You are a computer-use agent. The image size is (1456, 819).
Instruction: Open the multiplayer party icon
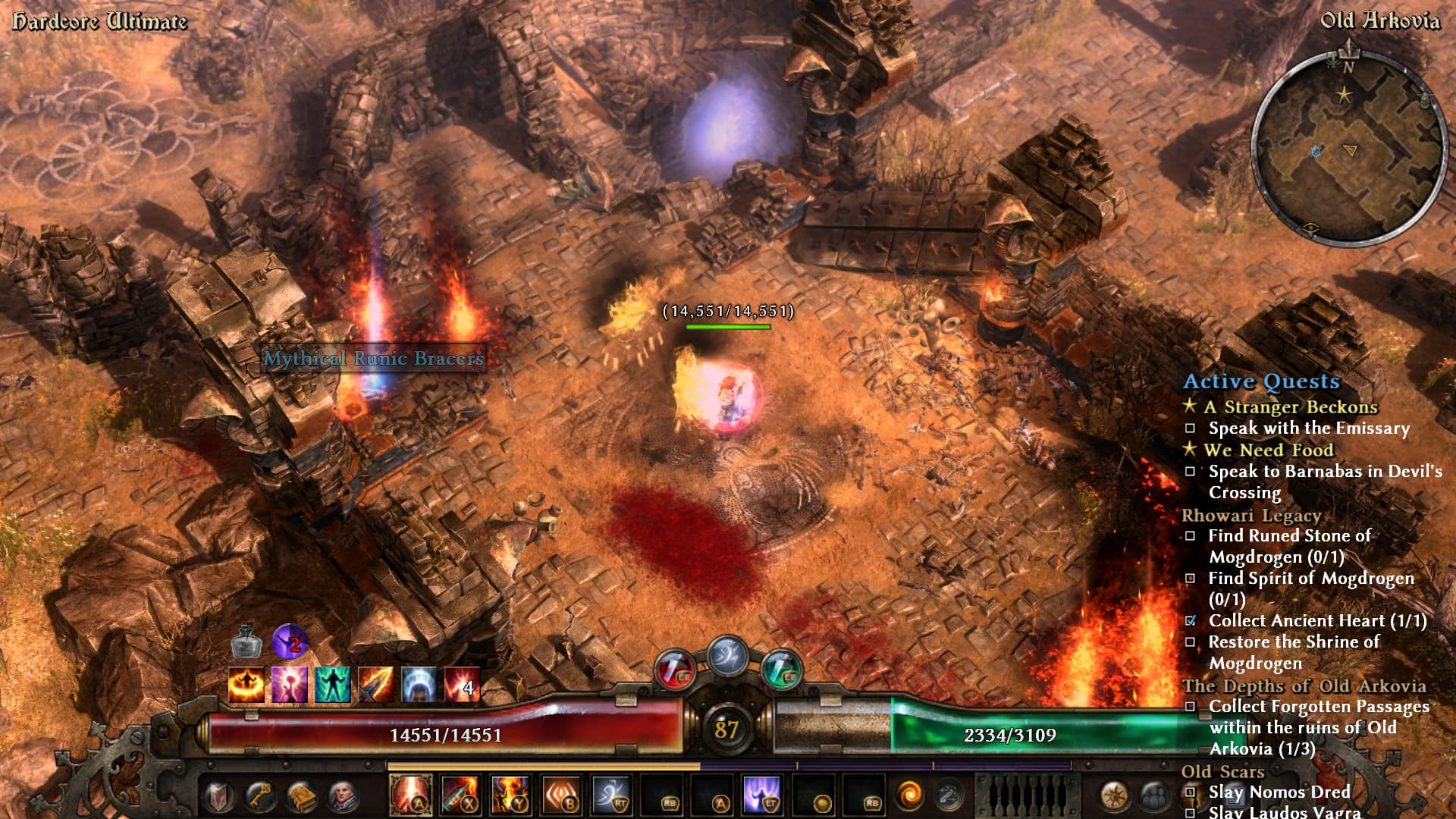1154,795
